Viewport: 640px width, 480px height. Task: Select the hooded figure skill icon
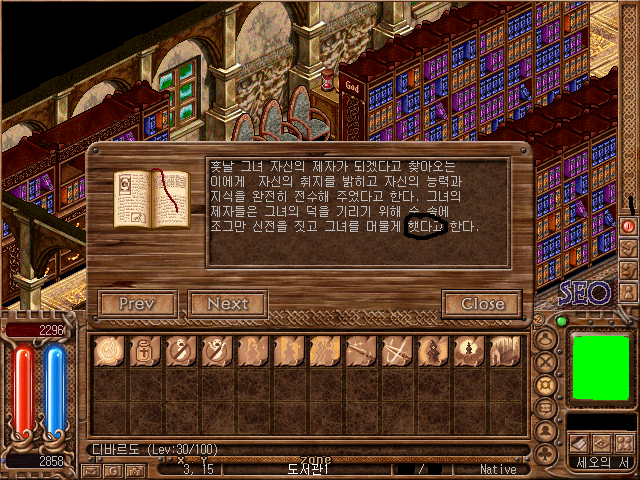(431, 351)
